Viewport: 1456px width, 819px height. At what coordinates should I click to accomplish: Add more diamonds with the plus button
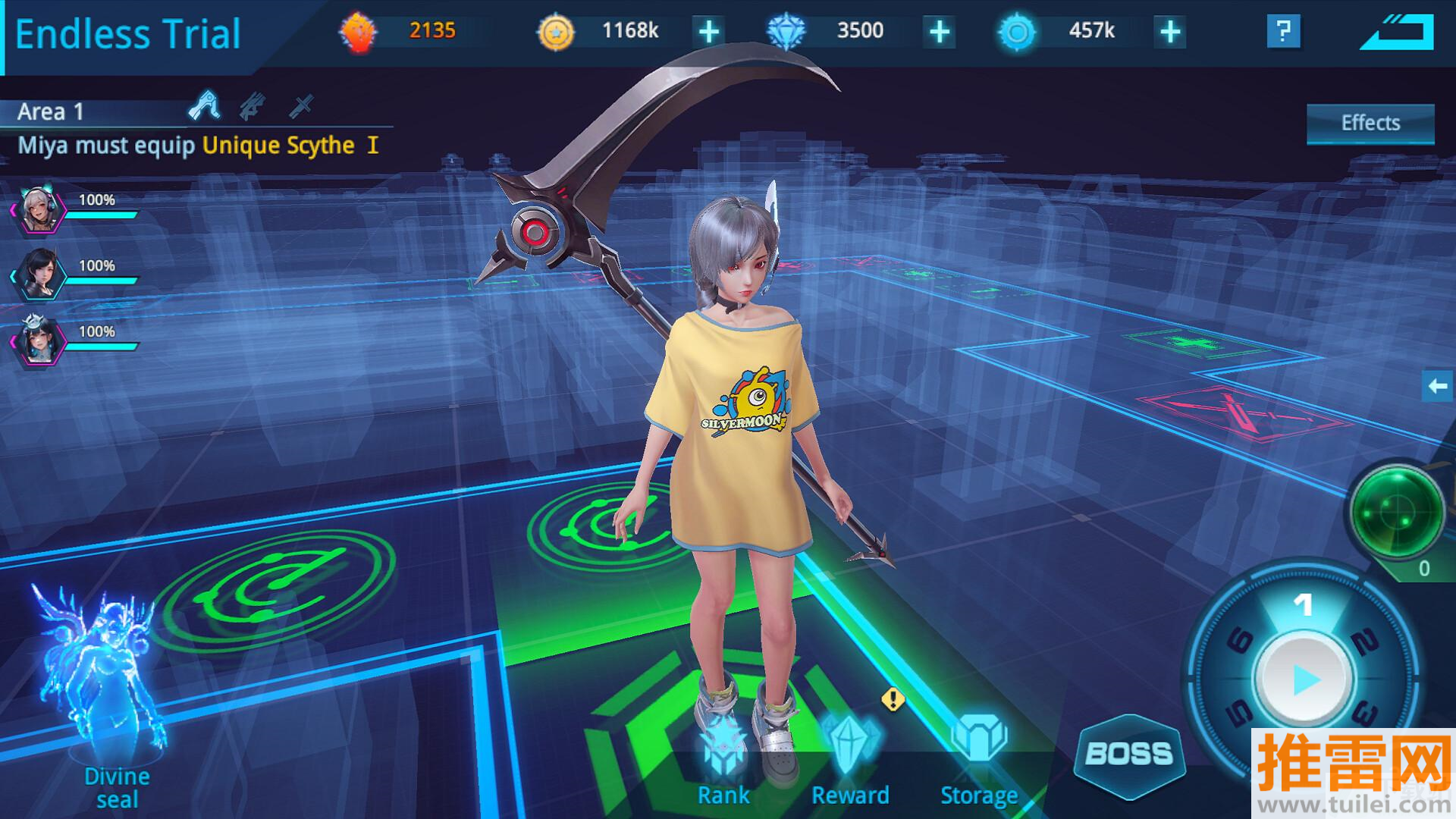tap(939, 32)
